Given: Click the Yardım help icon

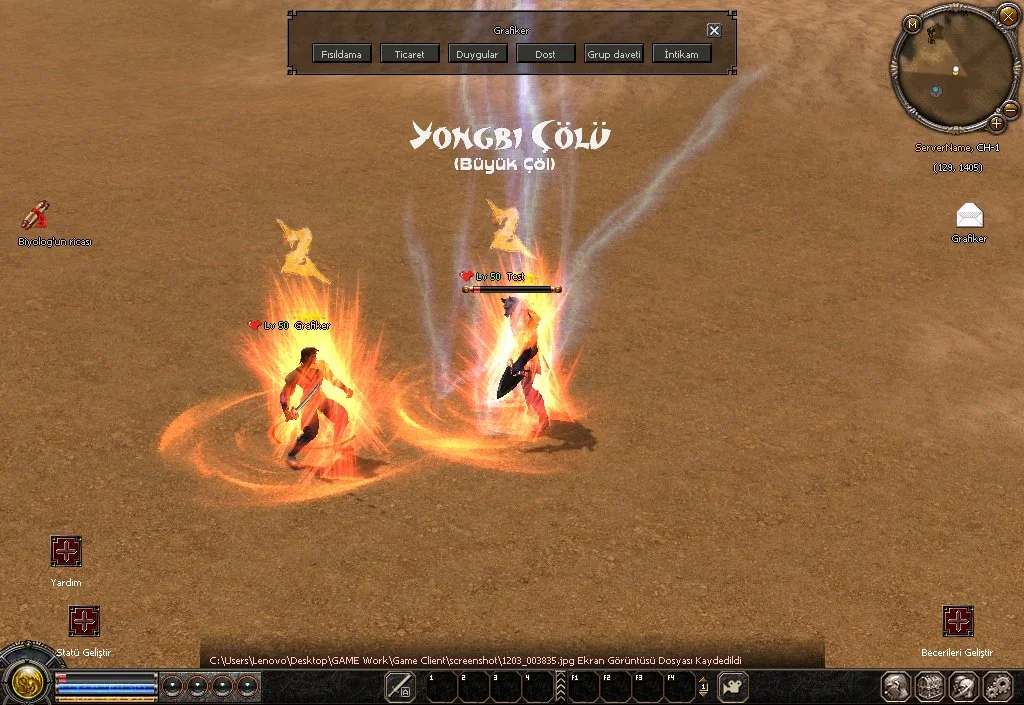Looking at the screenshot, I should (x=66, y=551).
